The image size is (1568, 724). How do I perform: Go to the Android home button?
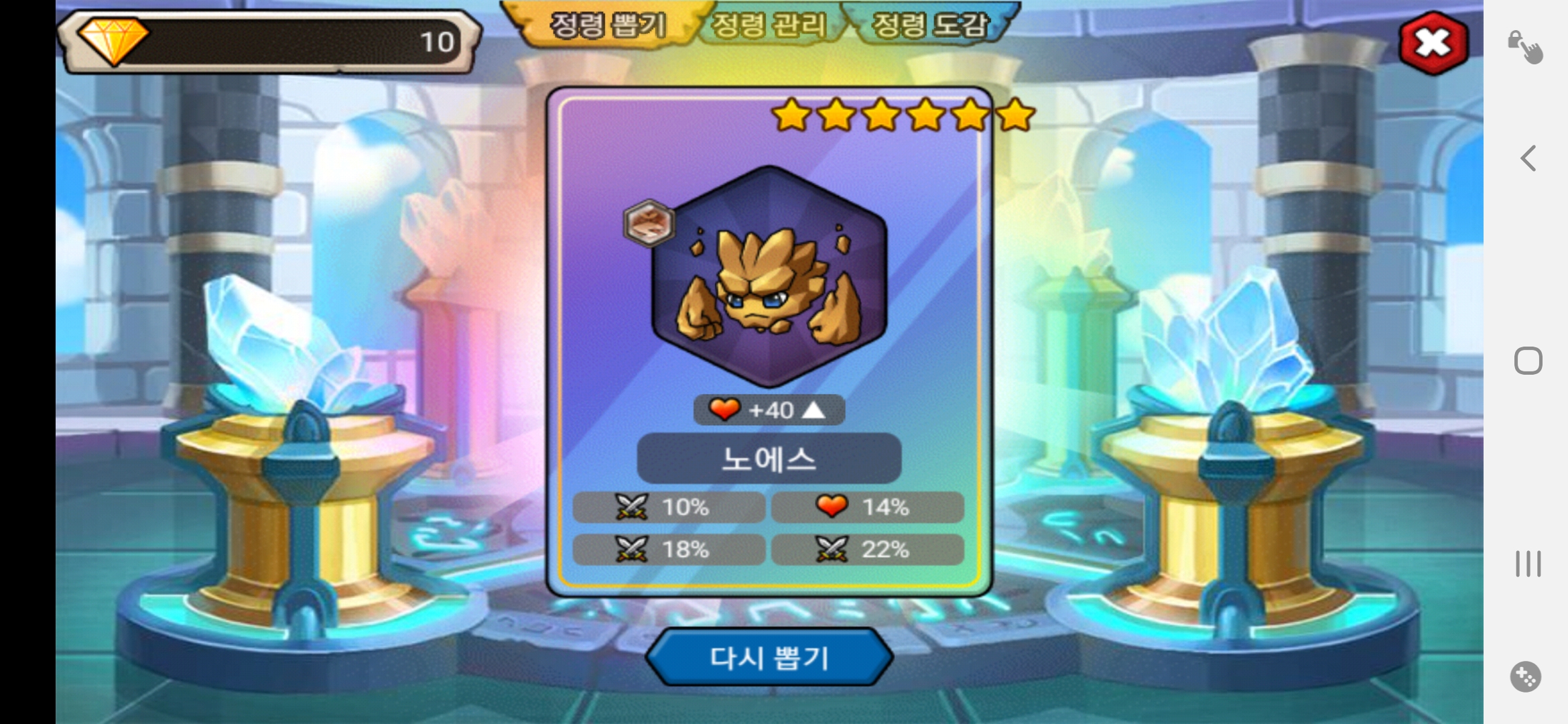pyautogui.click(x=1528, y=361)
